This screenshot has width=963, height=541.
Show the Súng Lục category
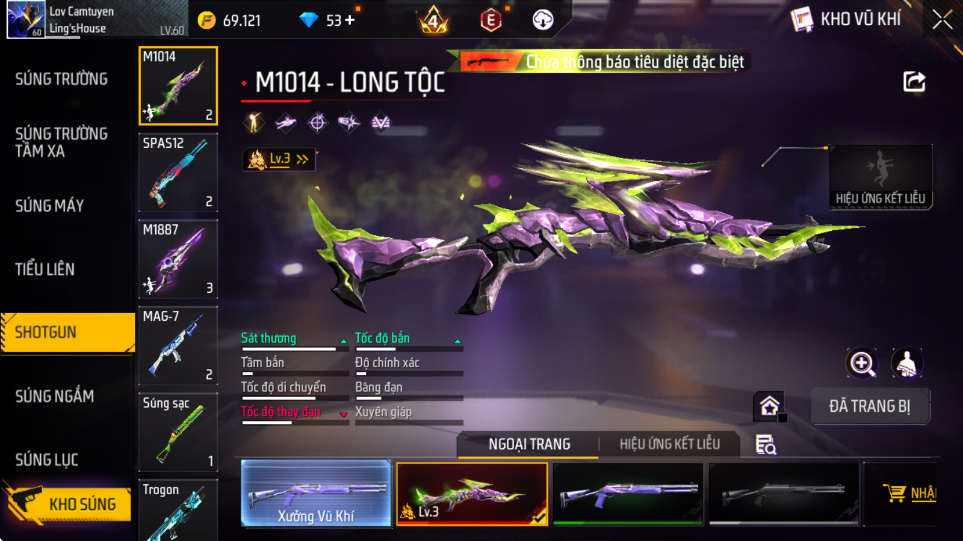tap(47, 460)
